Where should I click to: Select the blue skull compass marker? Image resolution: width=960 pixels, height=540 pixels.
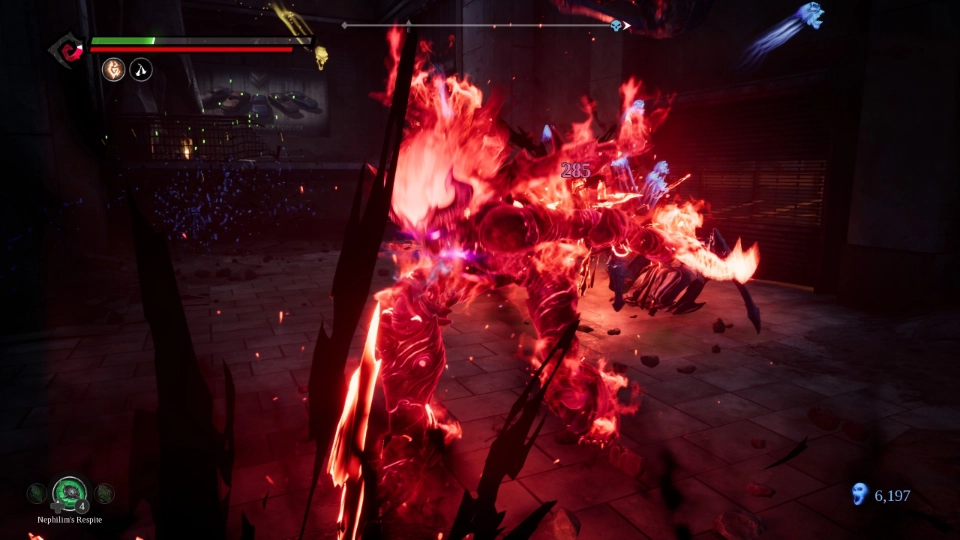(617, 25)
